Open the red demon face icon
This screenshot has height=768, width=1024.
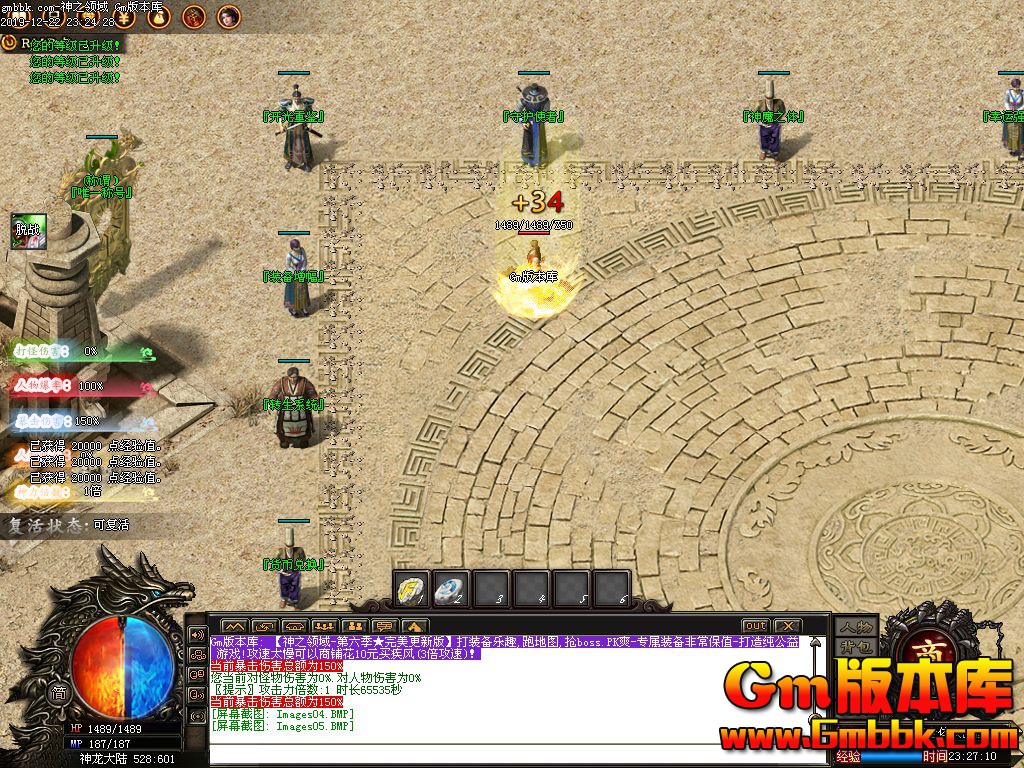pyautogui.click(x=194, y=15)
